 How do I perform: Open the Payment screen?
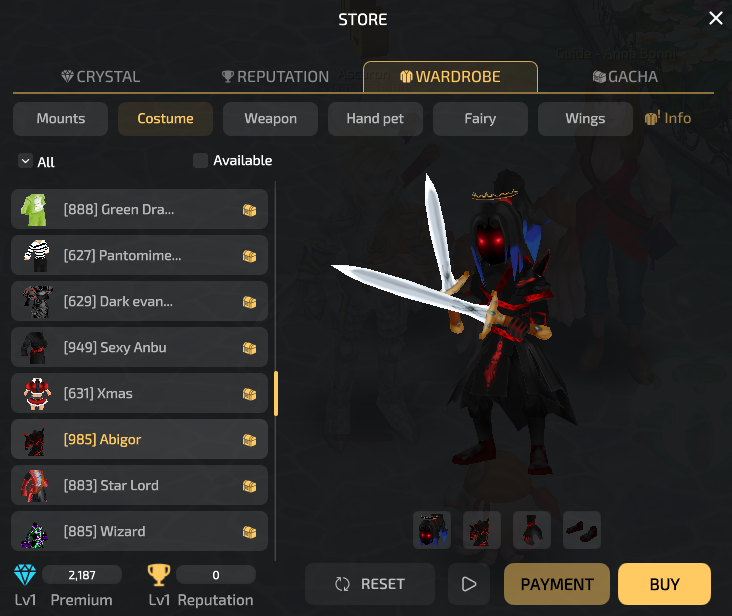click(x=557, y=584)
